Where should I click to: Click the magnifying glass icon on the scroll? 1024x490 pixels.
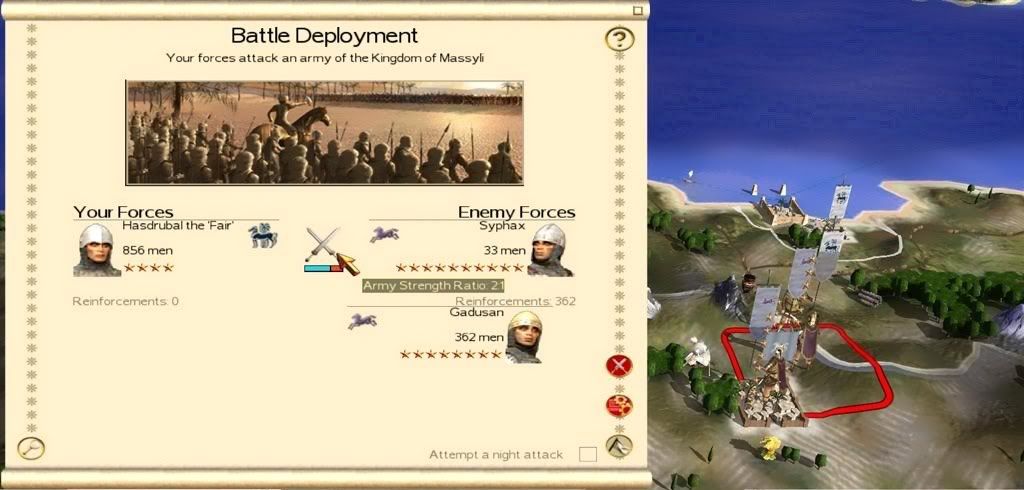click(31, 447)
